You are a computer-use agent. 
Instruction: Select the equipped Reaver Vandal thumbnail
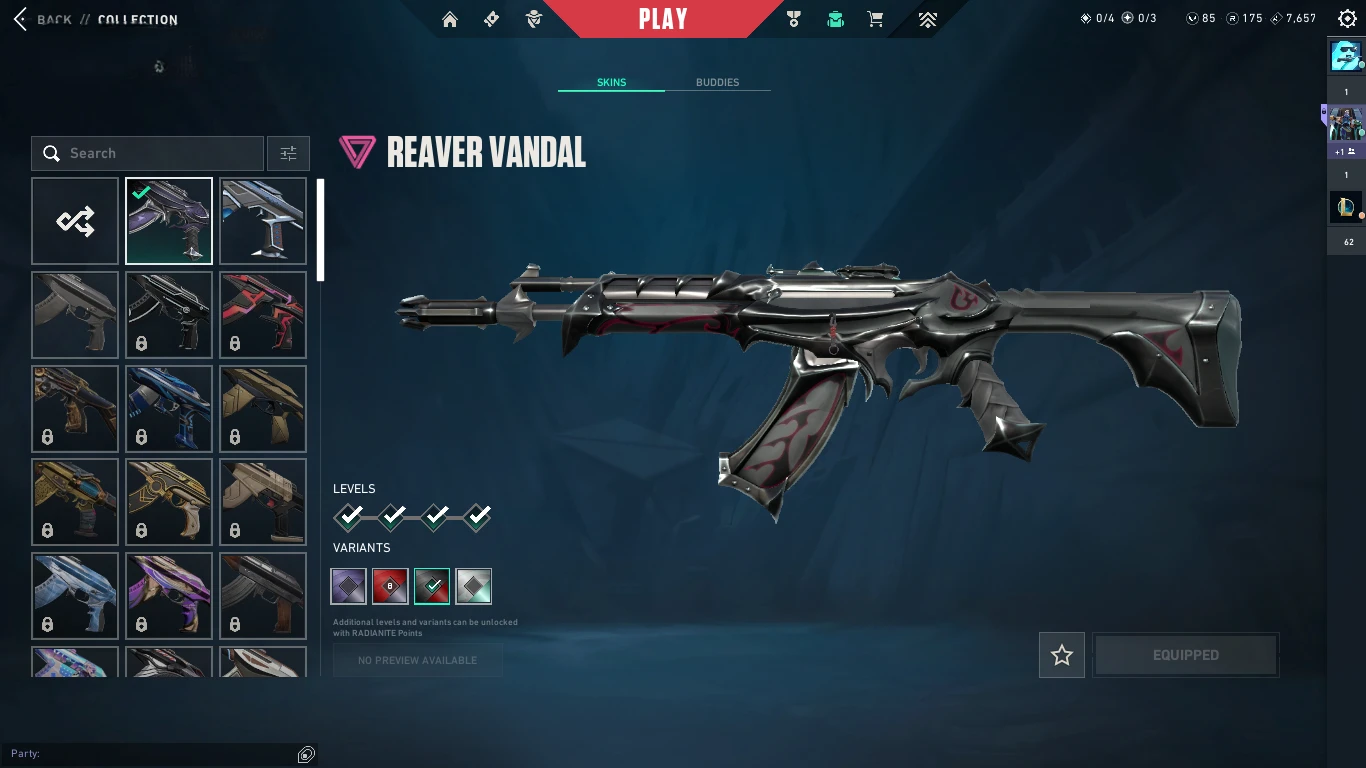pyautogui.click(x=169, y=221)
